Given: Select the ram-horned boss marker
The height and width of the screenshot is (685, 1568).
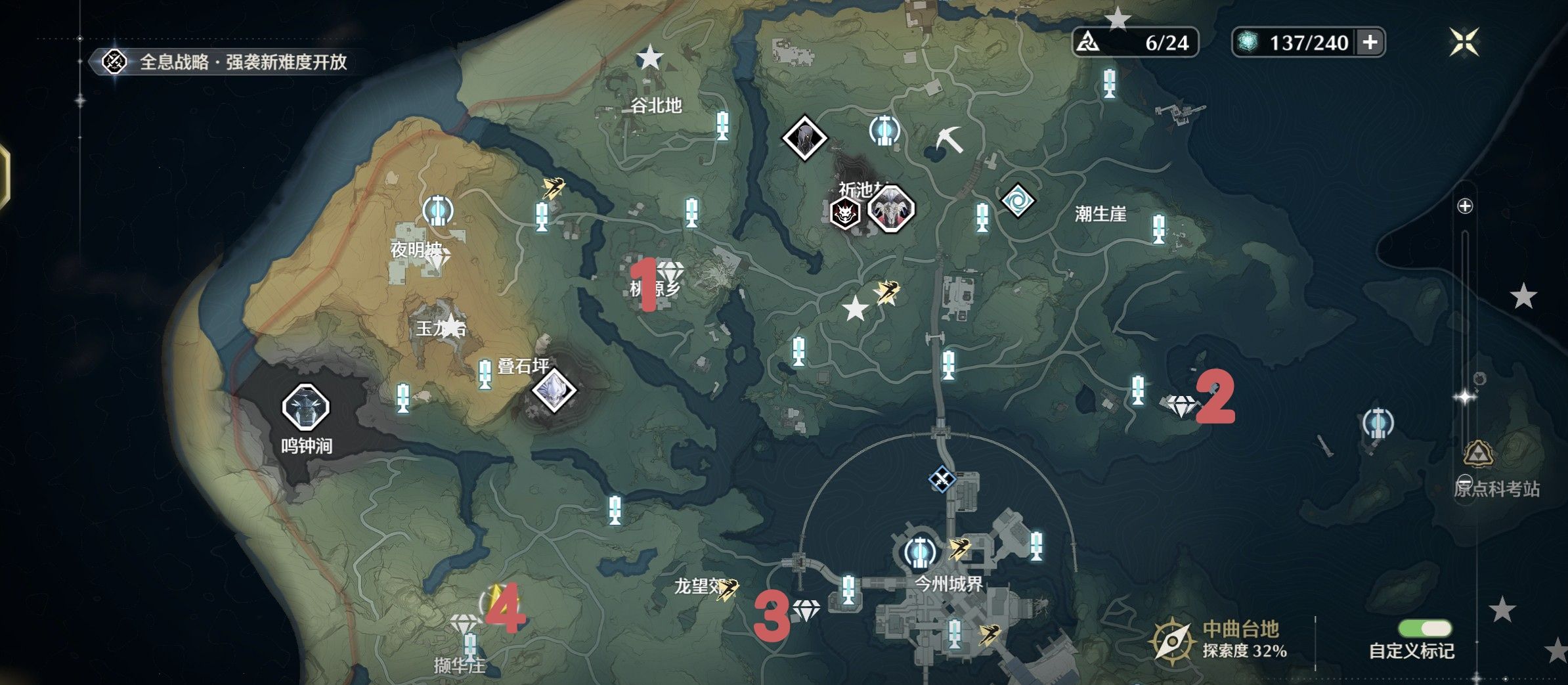Looking at the screenshot, I should [x=891, y=209].
